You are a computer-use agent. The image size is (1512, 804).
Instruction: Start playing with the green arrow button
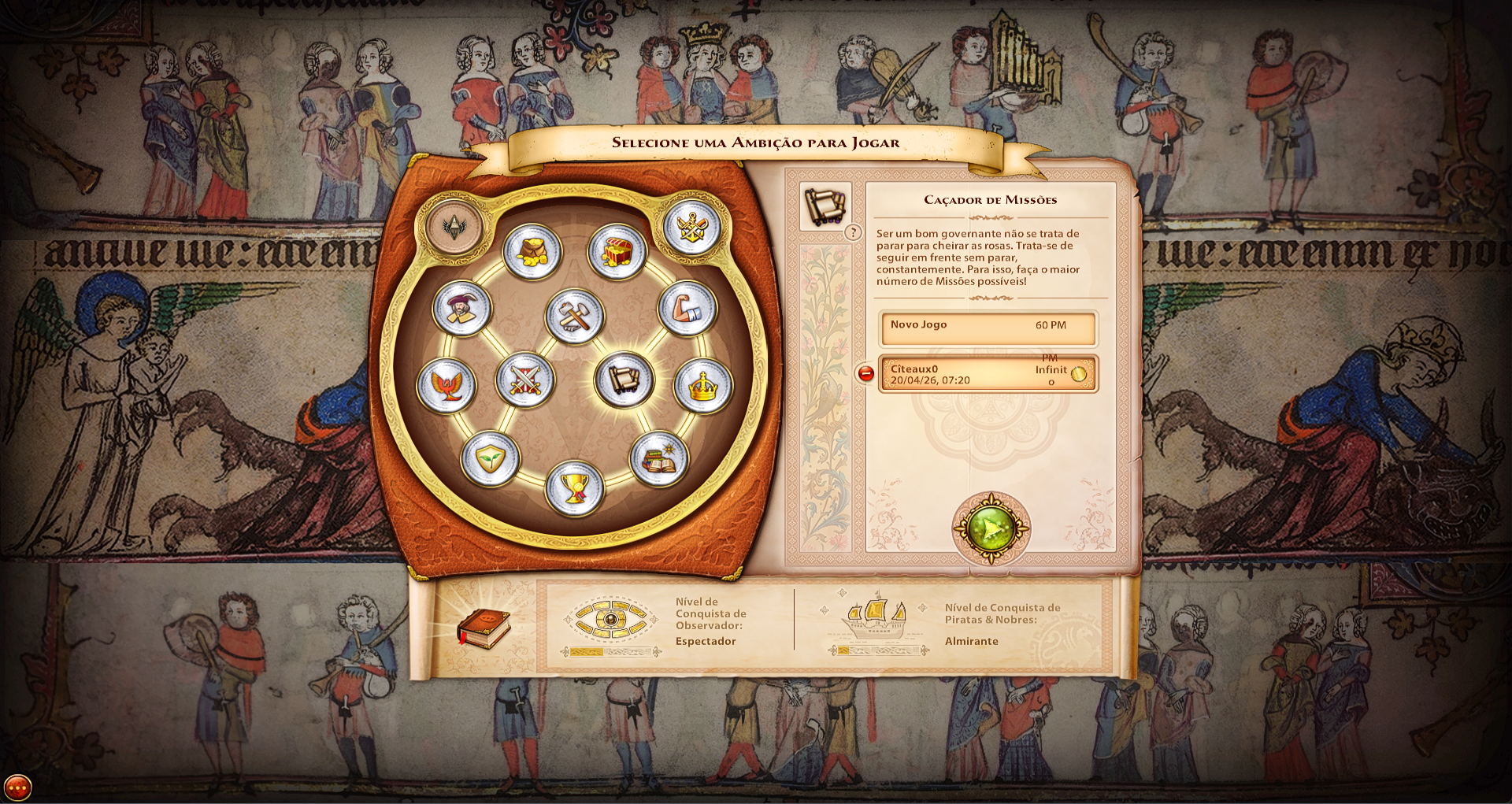(991, 528)
